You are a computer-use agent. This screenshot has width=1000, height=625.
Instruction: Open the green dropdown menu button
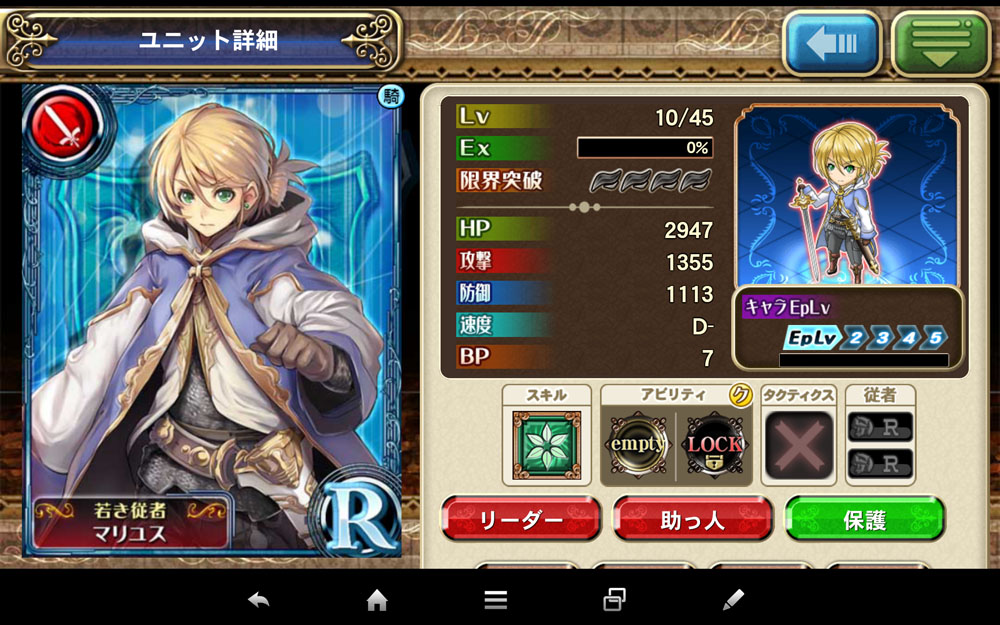939,44
